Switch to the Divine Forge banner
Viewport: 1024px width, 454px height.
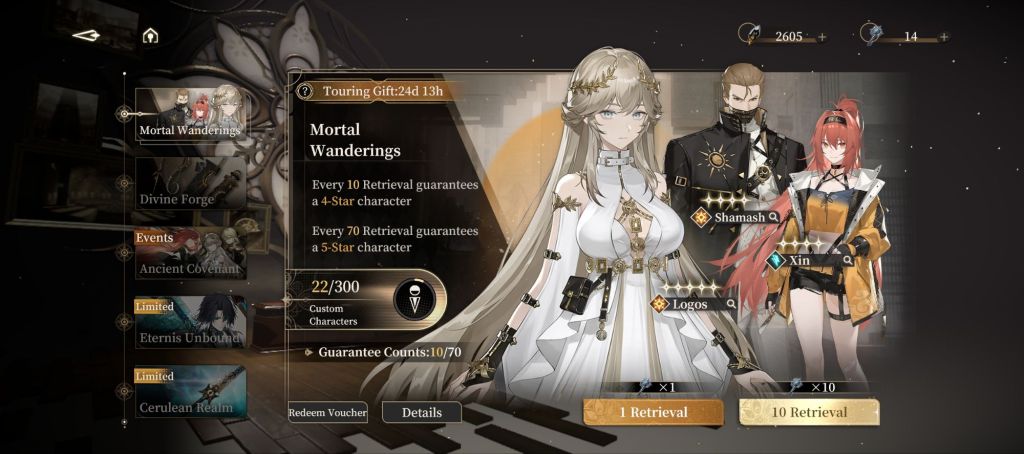[x=190, y=184]
